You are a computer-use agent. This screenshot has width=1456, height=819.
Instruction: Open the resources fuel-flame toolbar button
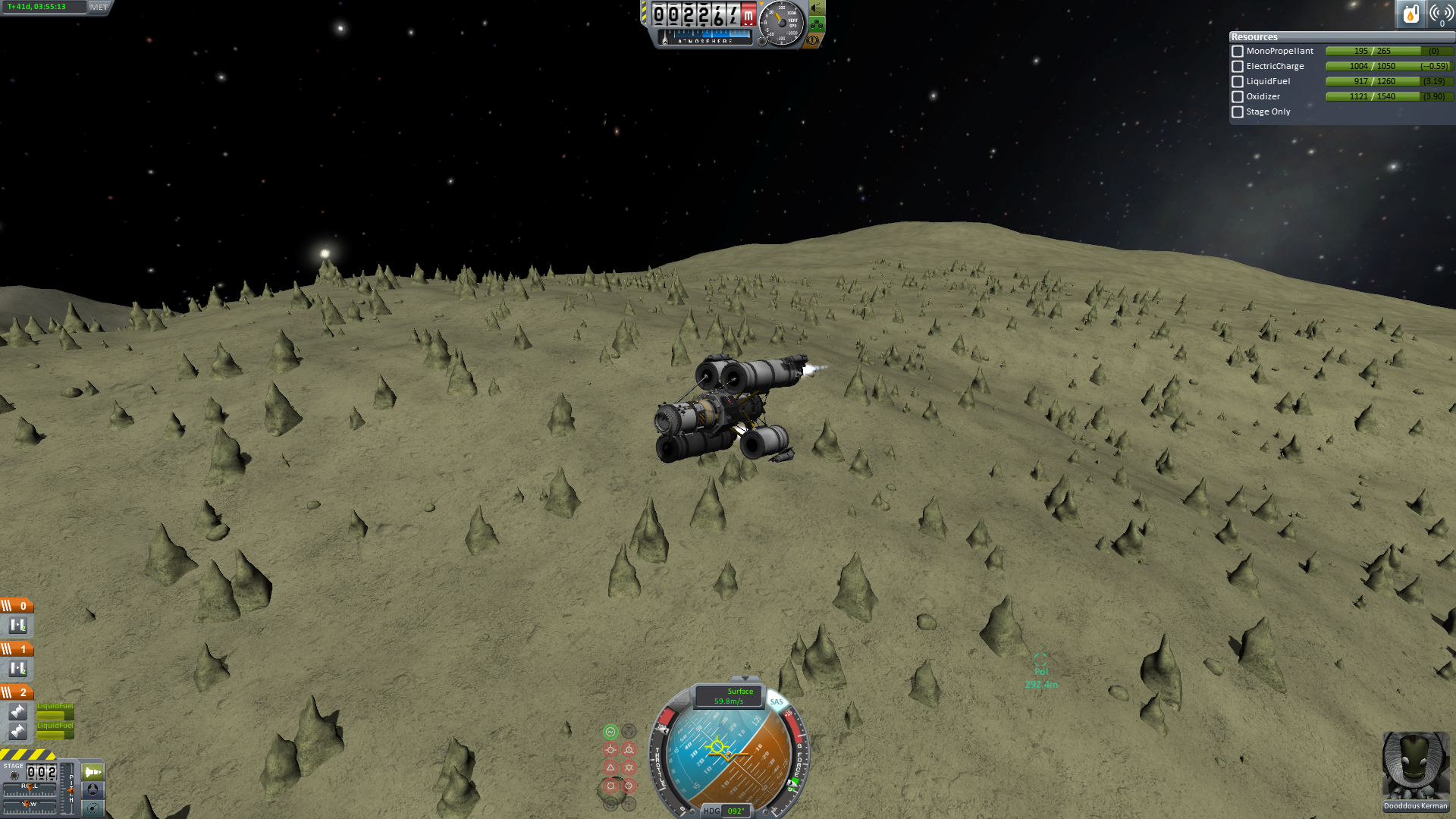point(1410,14)
